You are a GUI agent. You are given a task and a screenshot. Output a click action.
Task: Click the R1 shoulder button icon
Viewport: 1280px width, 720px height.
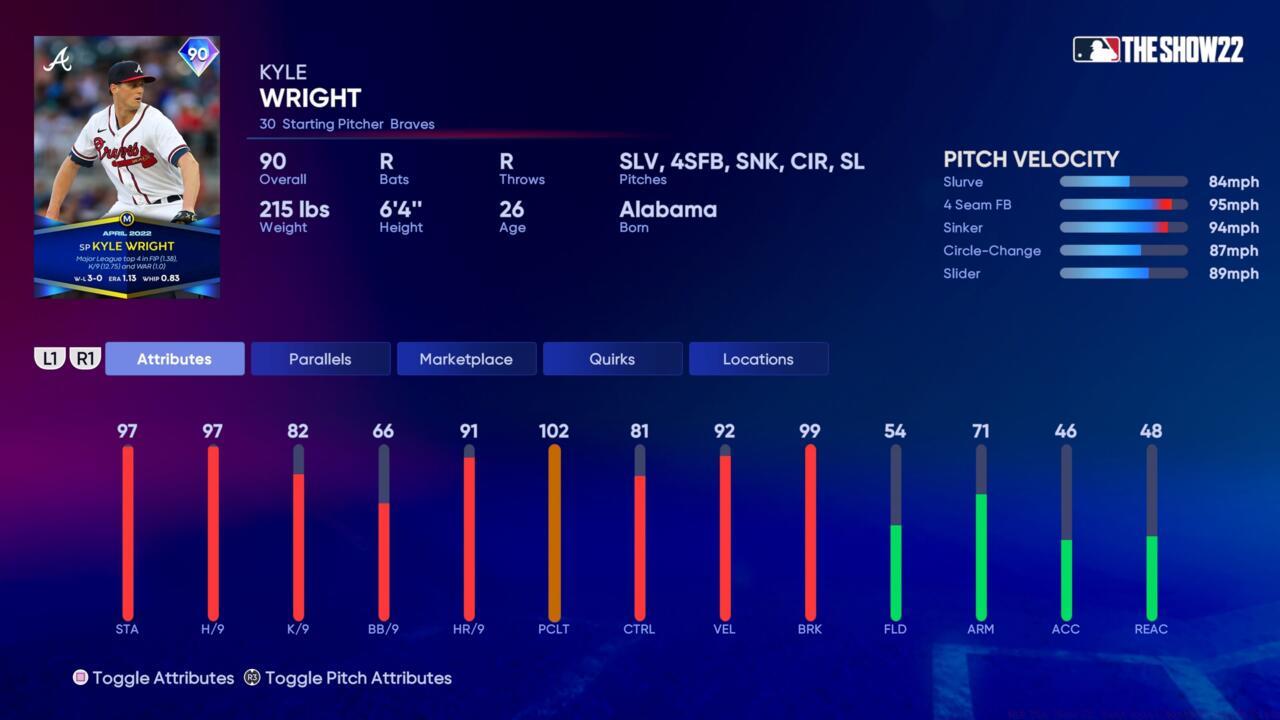tap(85, 358)
